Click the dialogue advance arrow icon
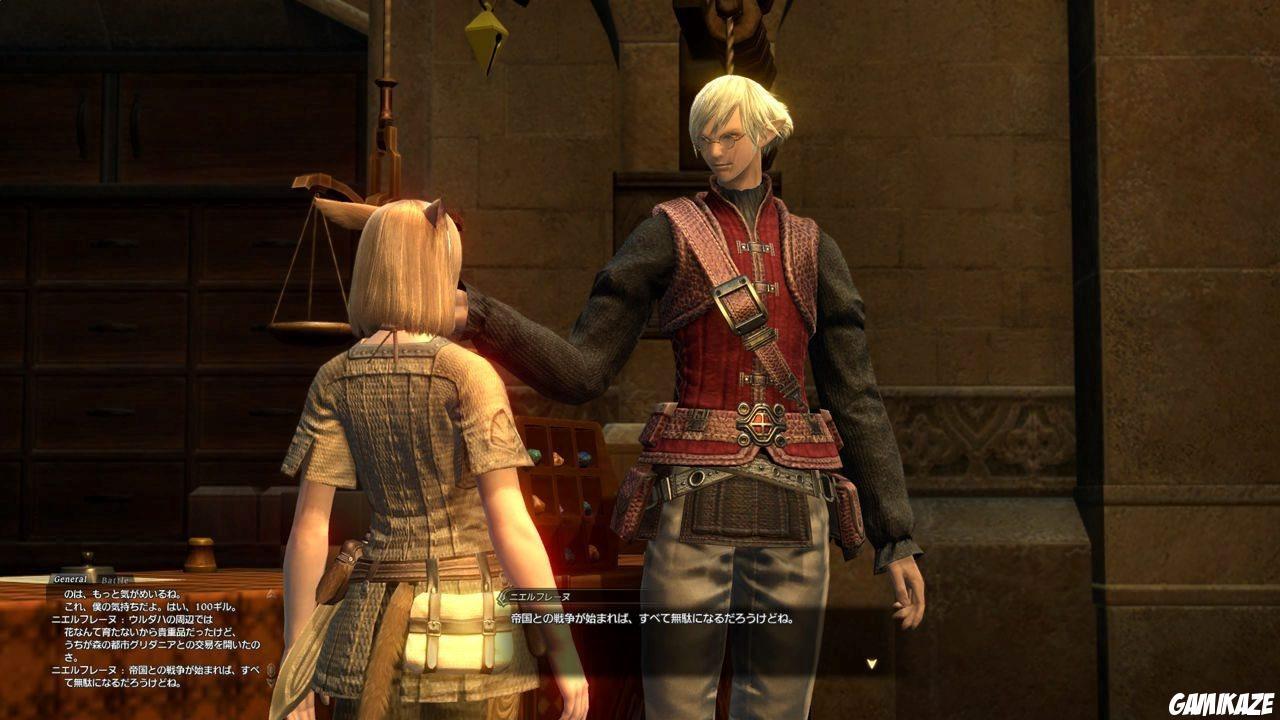This screenshot has height=720, width=1280. coord(872,662)
